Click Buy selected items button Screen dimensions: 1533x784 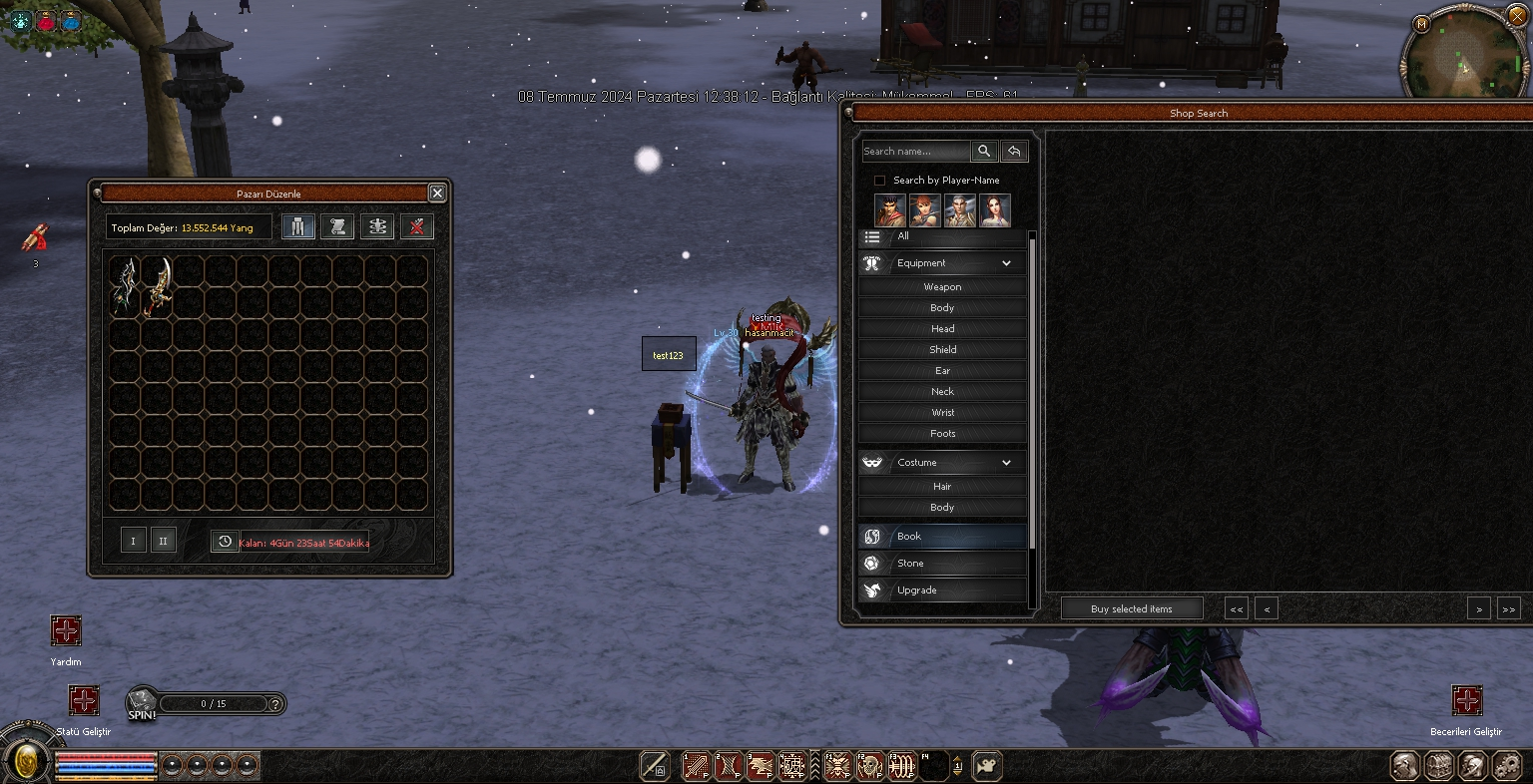[x=1132, y=608]
